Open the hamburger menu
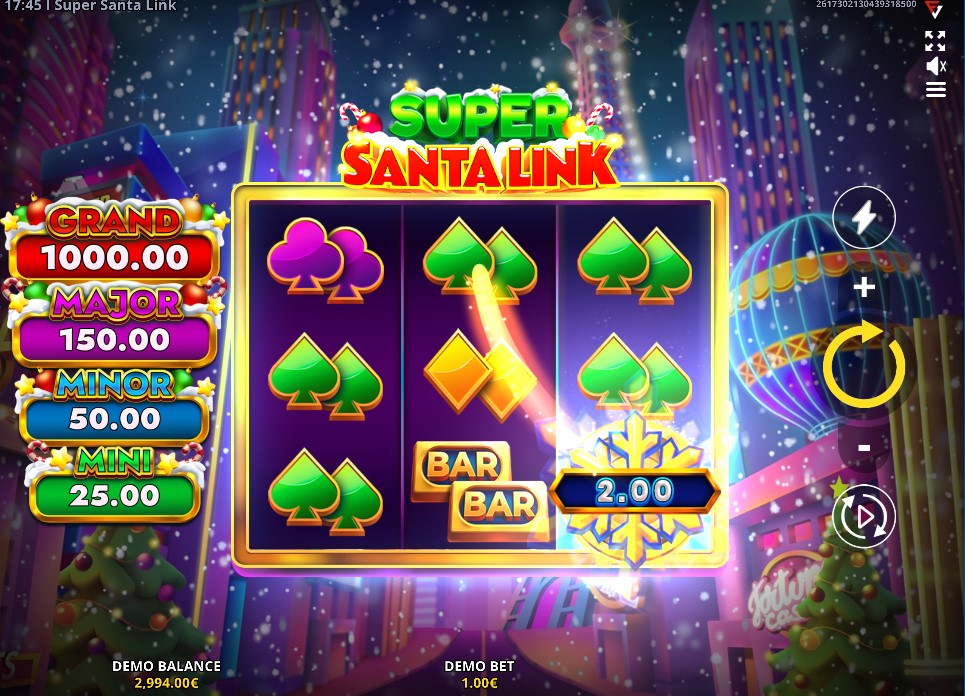 pyautogui.click(x=935, y=90)
